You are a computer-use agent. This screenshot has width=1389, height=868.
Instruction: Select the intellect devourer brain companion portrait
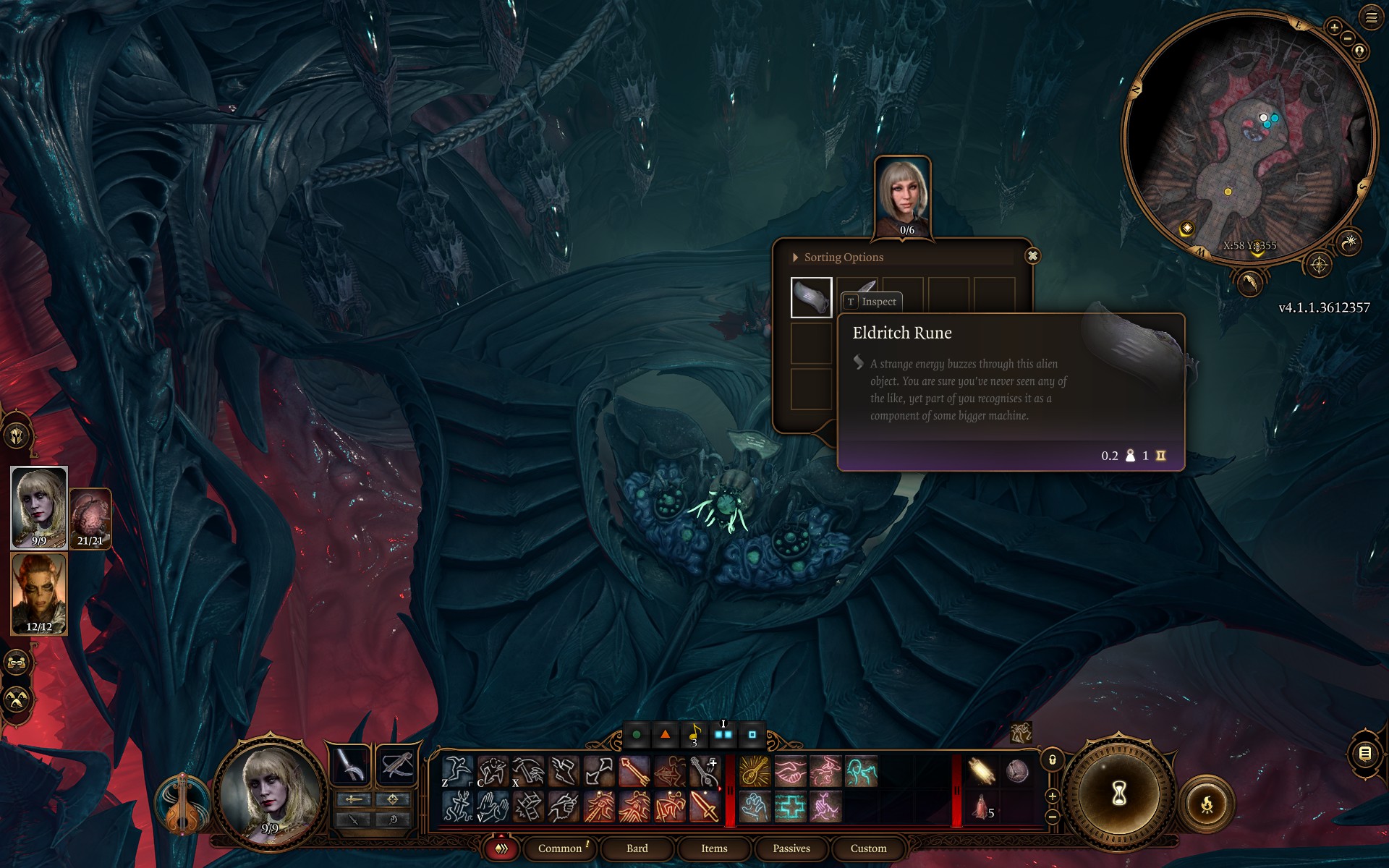[x=90, y=517]
